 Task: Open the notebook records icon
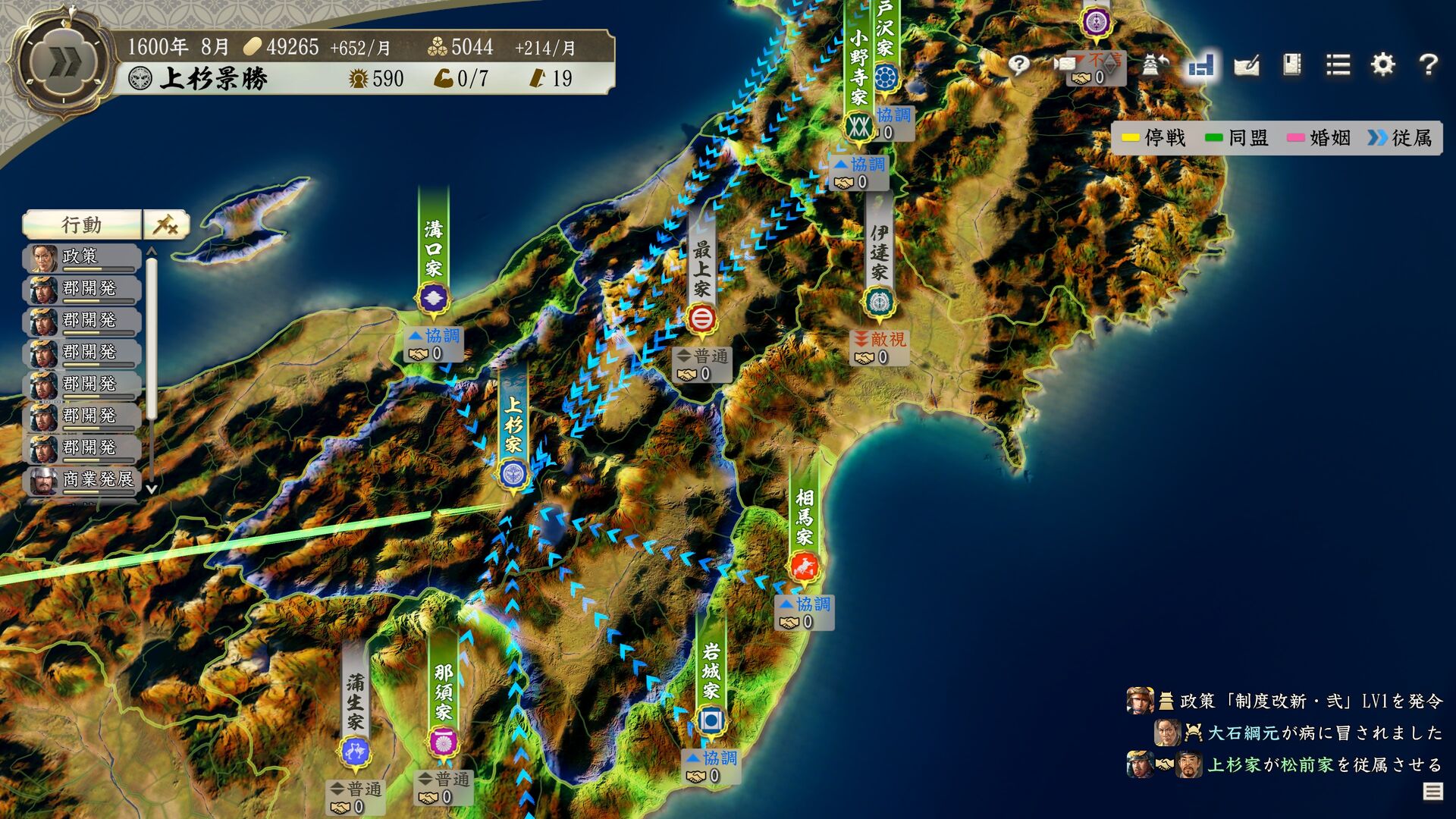click(x=1292, y=65)
